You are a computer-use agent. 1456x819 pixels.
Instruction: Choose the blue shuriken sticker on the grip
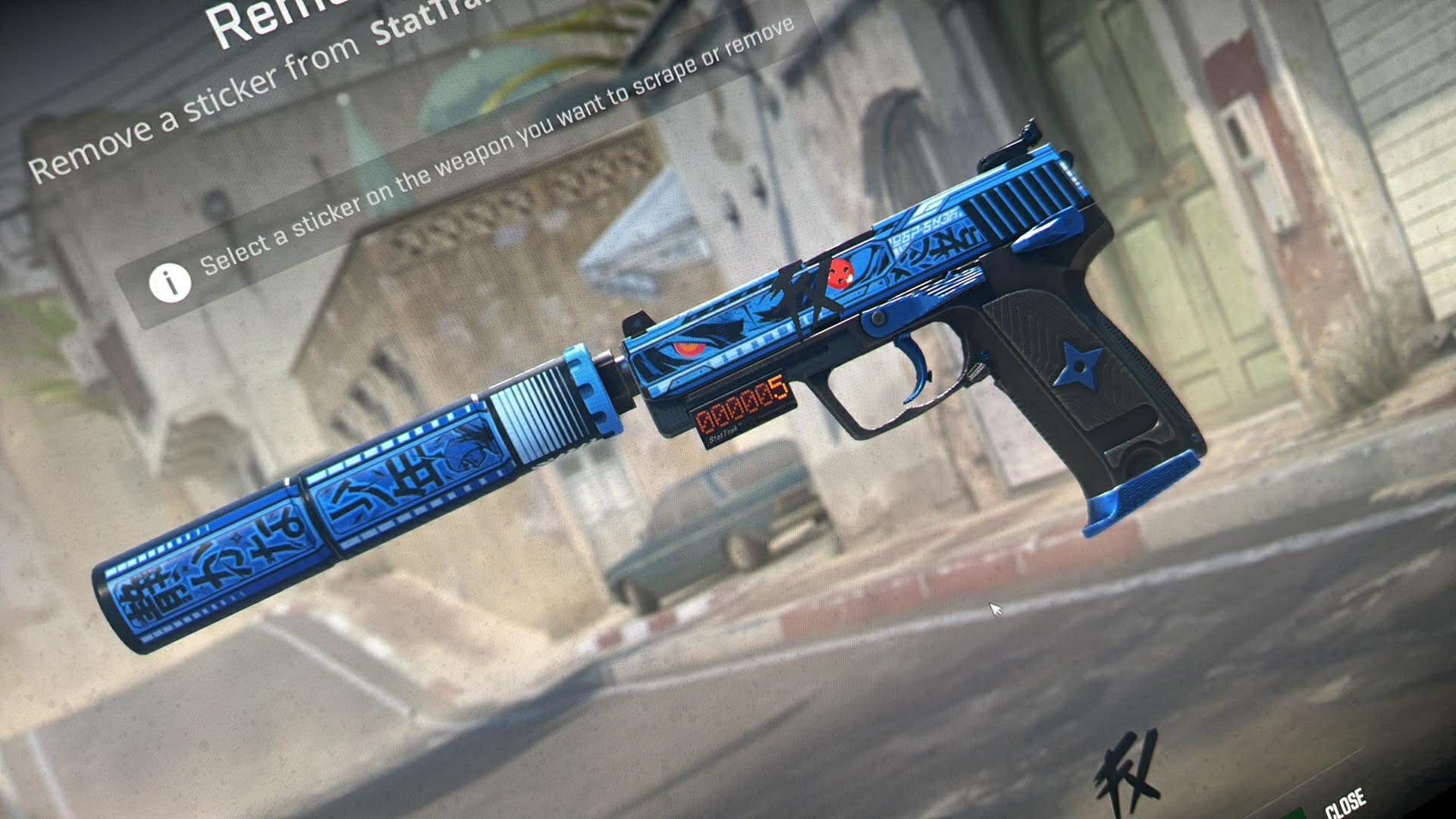tap(1079, 366)
